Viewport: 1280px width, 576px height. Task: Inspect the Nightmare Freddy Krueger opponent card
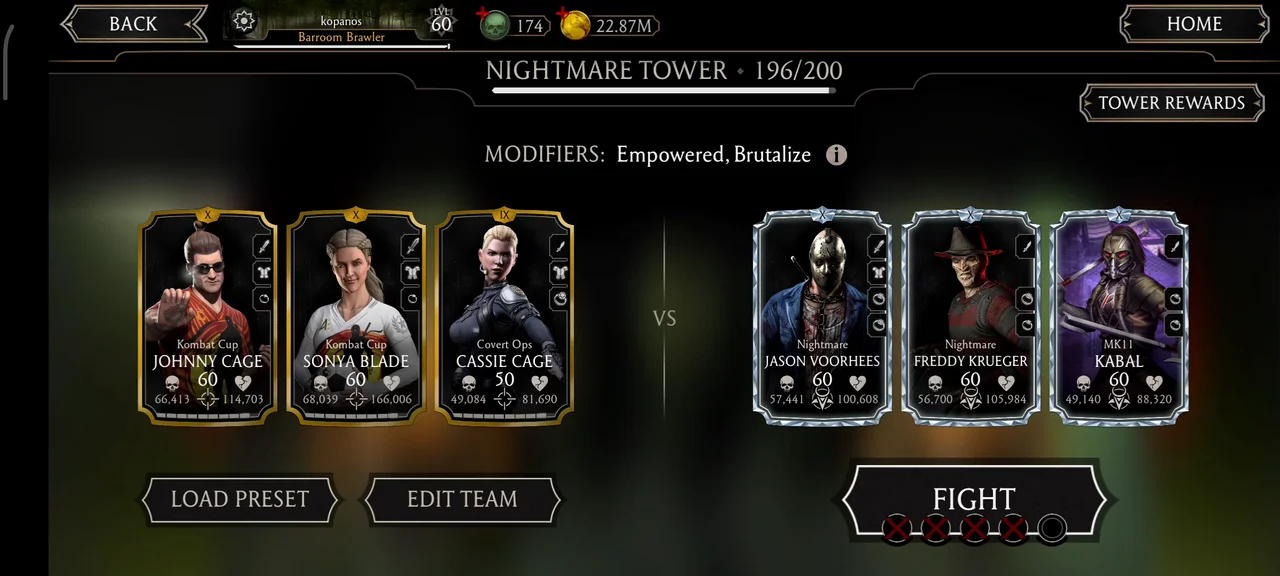(x=970, y=316)
